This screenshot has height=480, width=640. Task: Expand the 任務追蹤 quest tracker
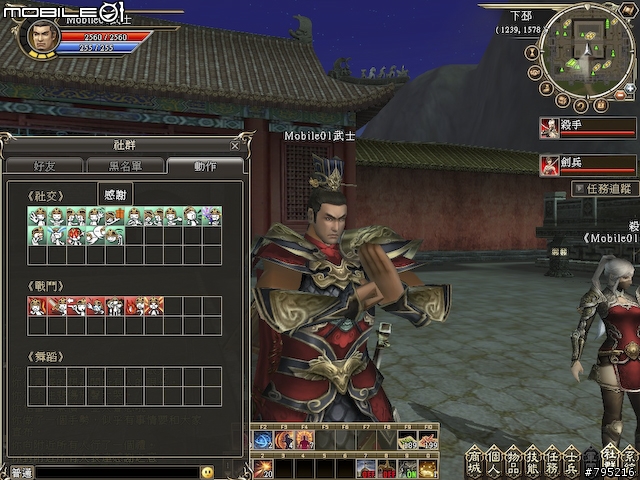point(605,188)
